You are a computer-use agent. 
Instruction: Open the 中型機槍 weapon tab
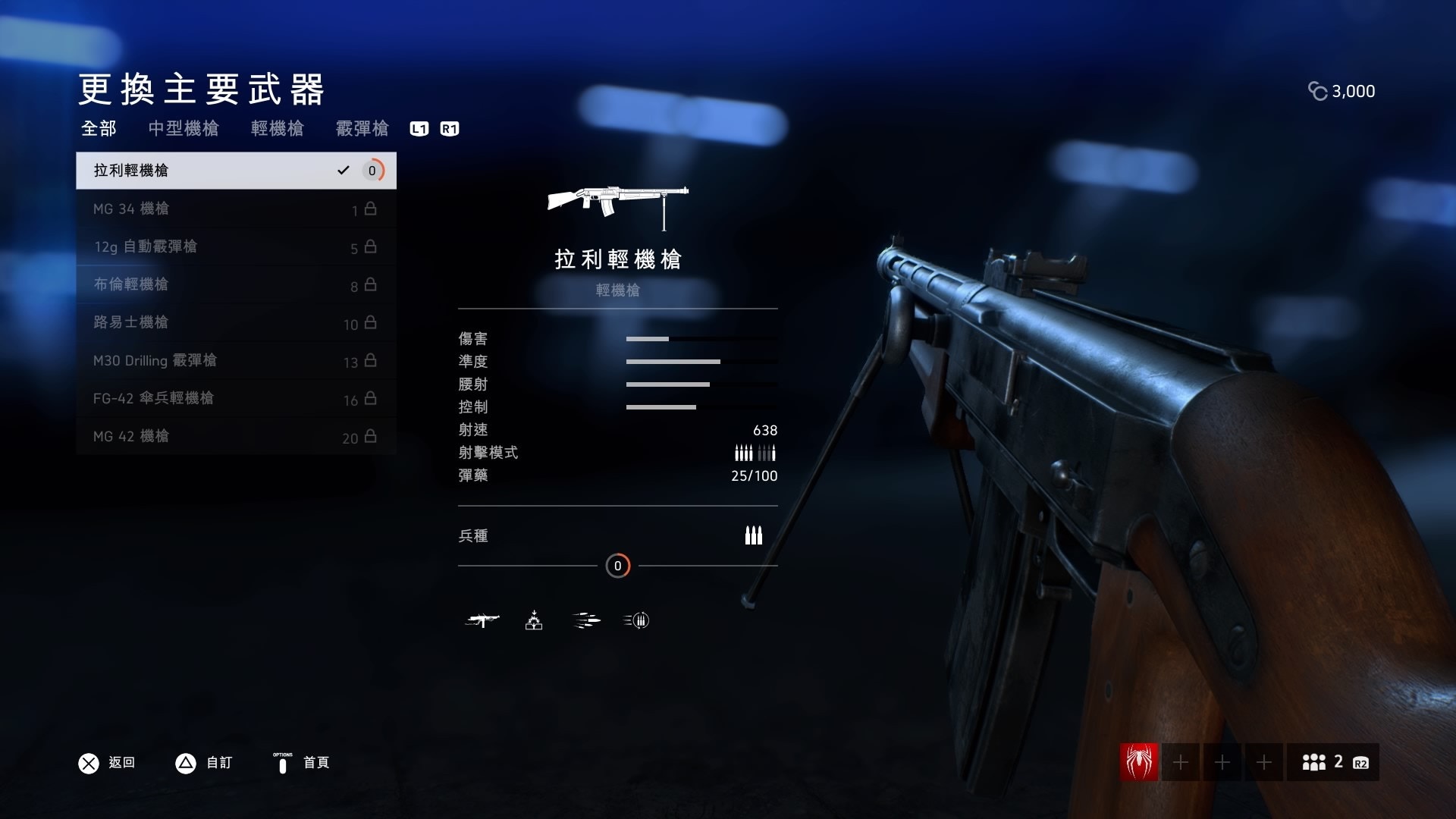pos(184,129)
